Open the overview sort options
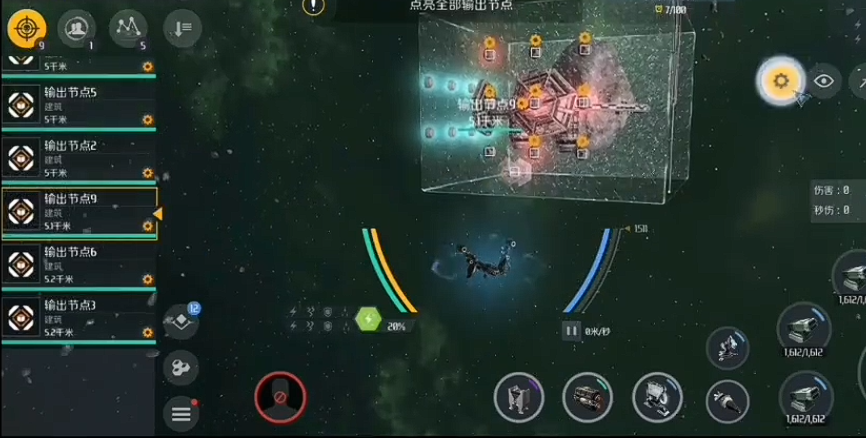 tap(183, 28)
